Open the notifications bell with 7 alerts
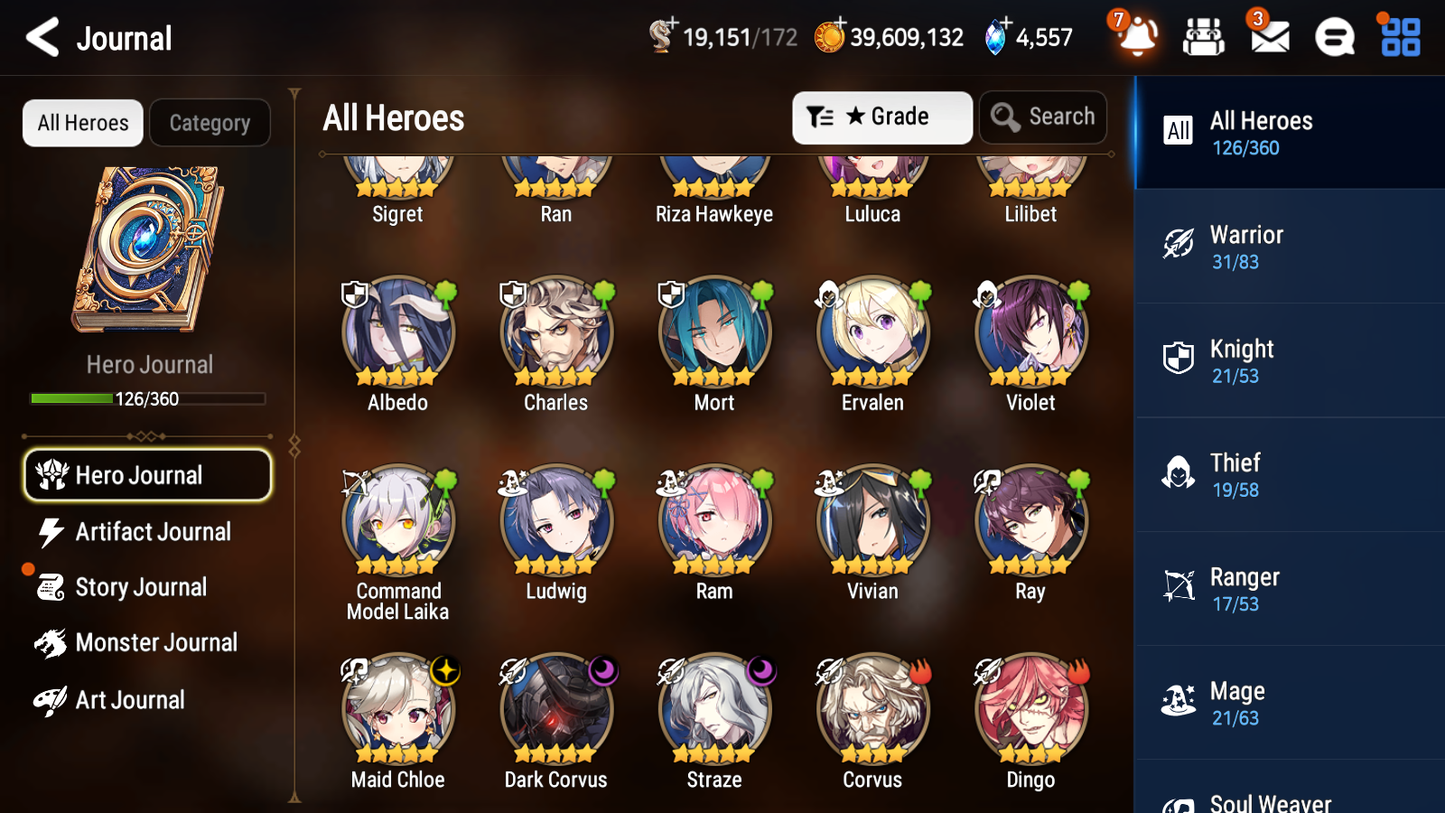Screen dimensions: 1445x813 (1136, 36)
